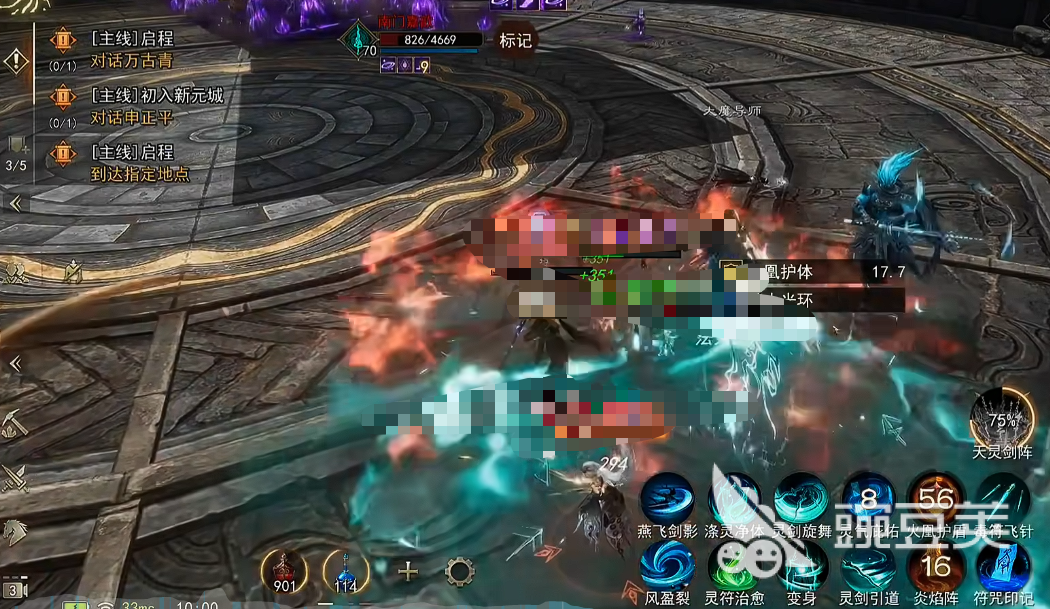The image size is (1050, 609).
Task: Use the 符咒印记 talisman skill
Action: tap(1003, 566)
